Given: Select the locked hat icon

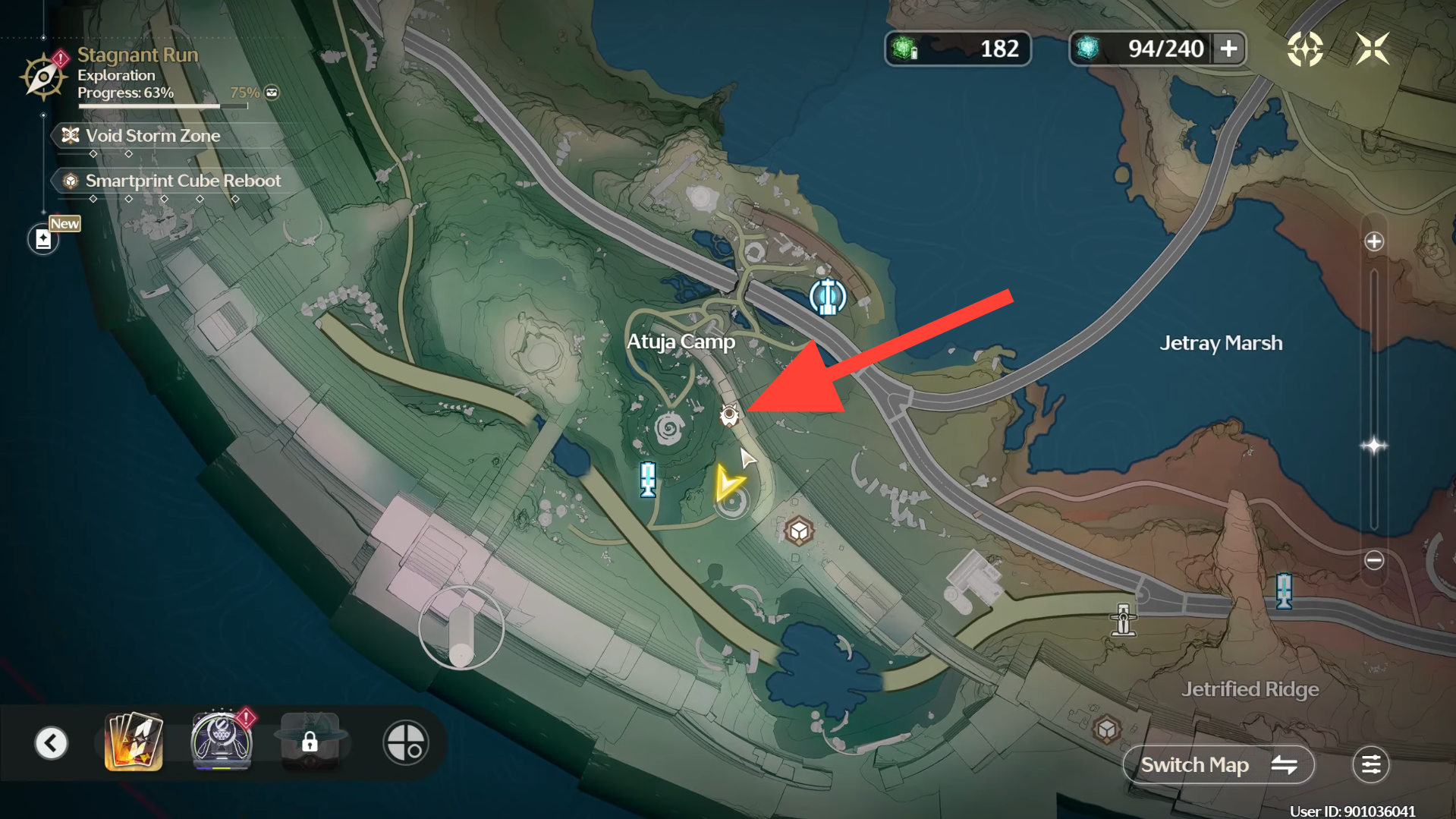Looking at the screenshot, I should [x=310, y=742].
